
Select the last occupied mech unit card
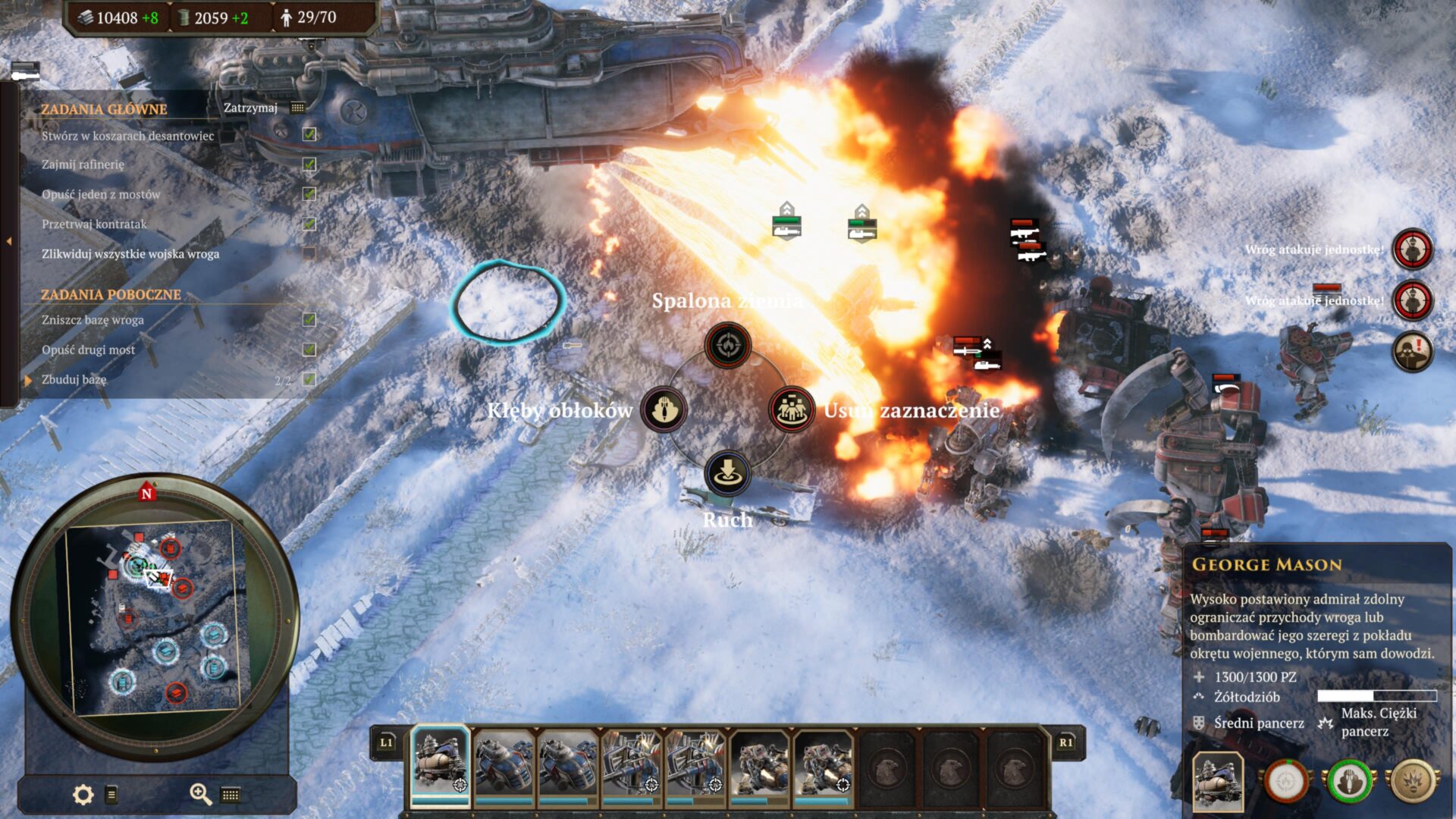pos(824,764)
